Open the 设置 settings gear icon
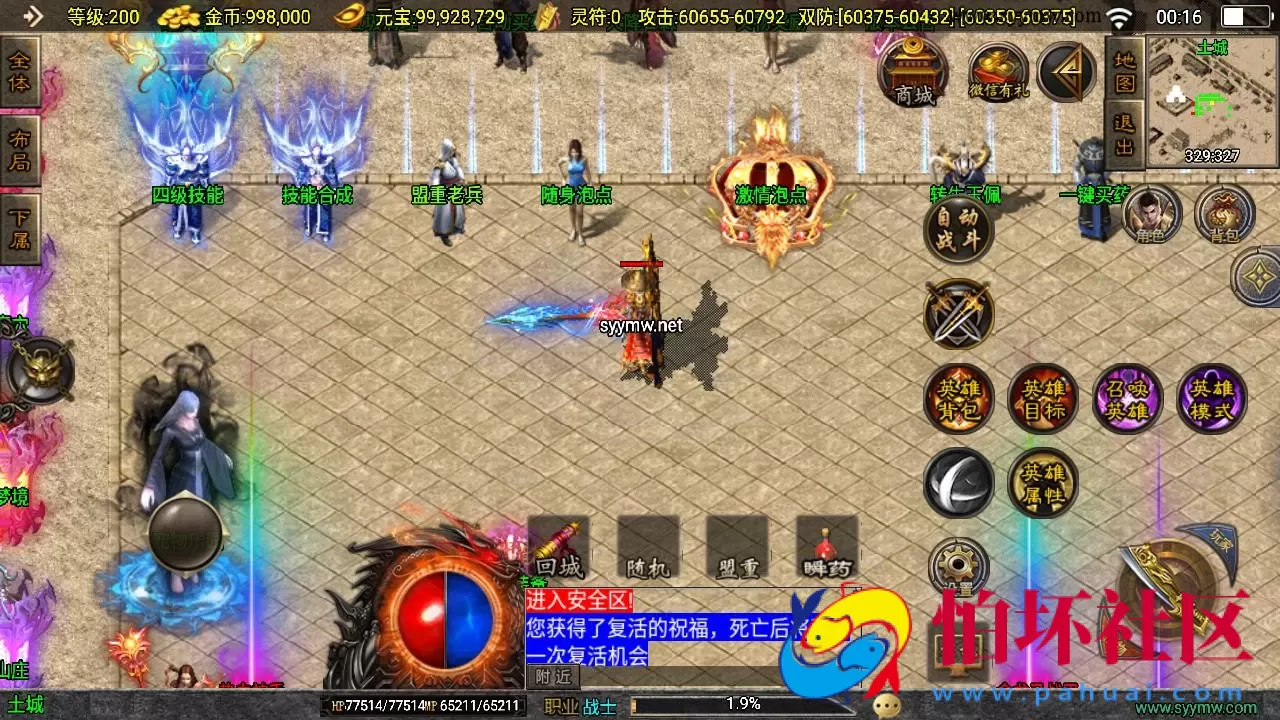 (958, 565)
